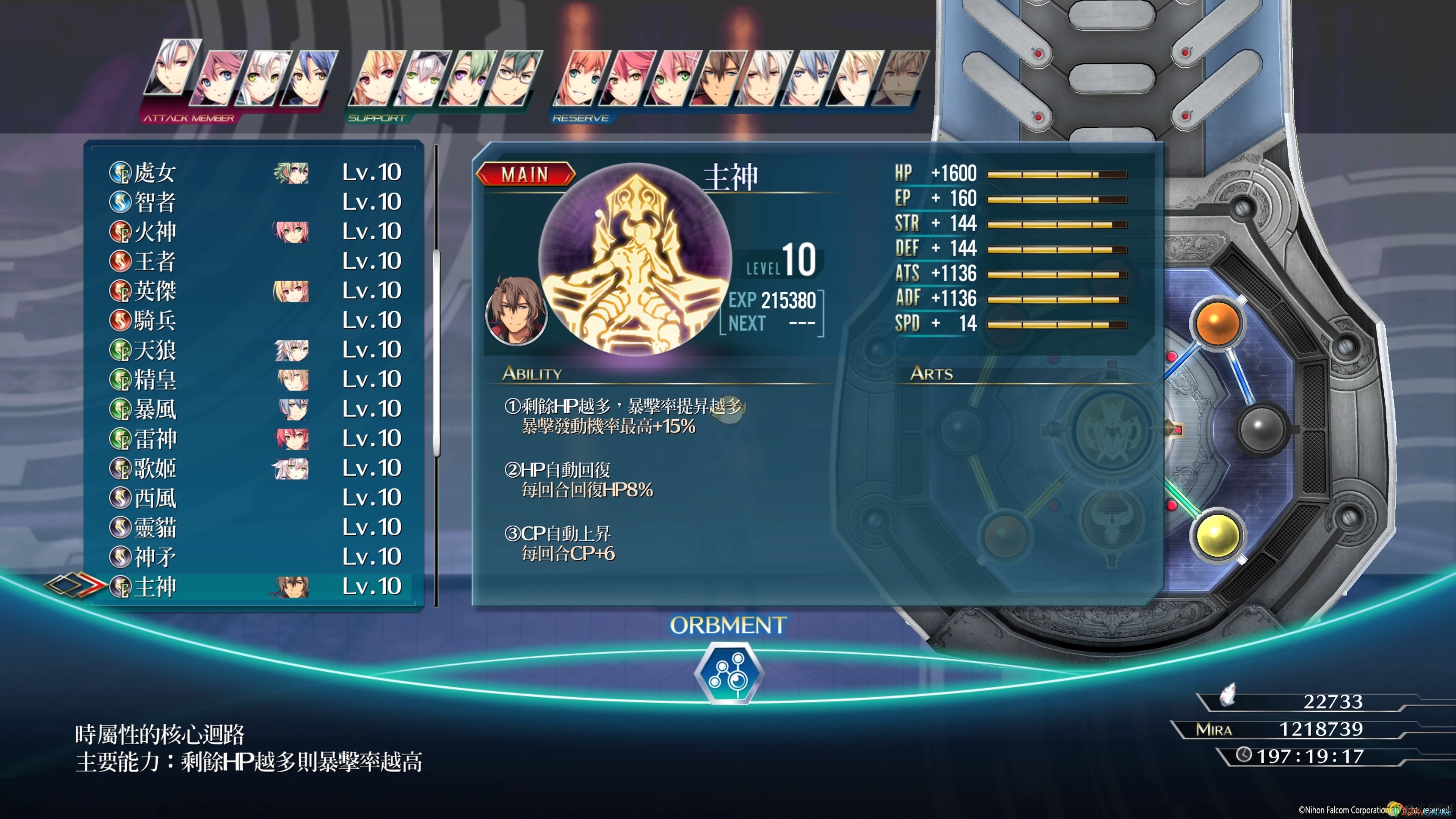
Task: Click the 智者 quartz water element icon
Action: 120,202
